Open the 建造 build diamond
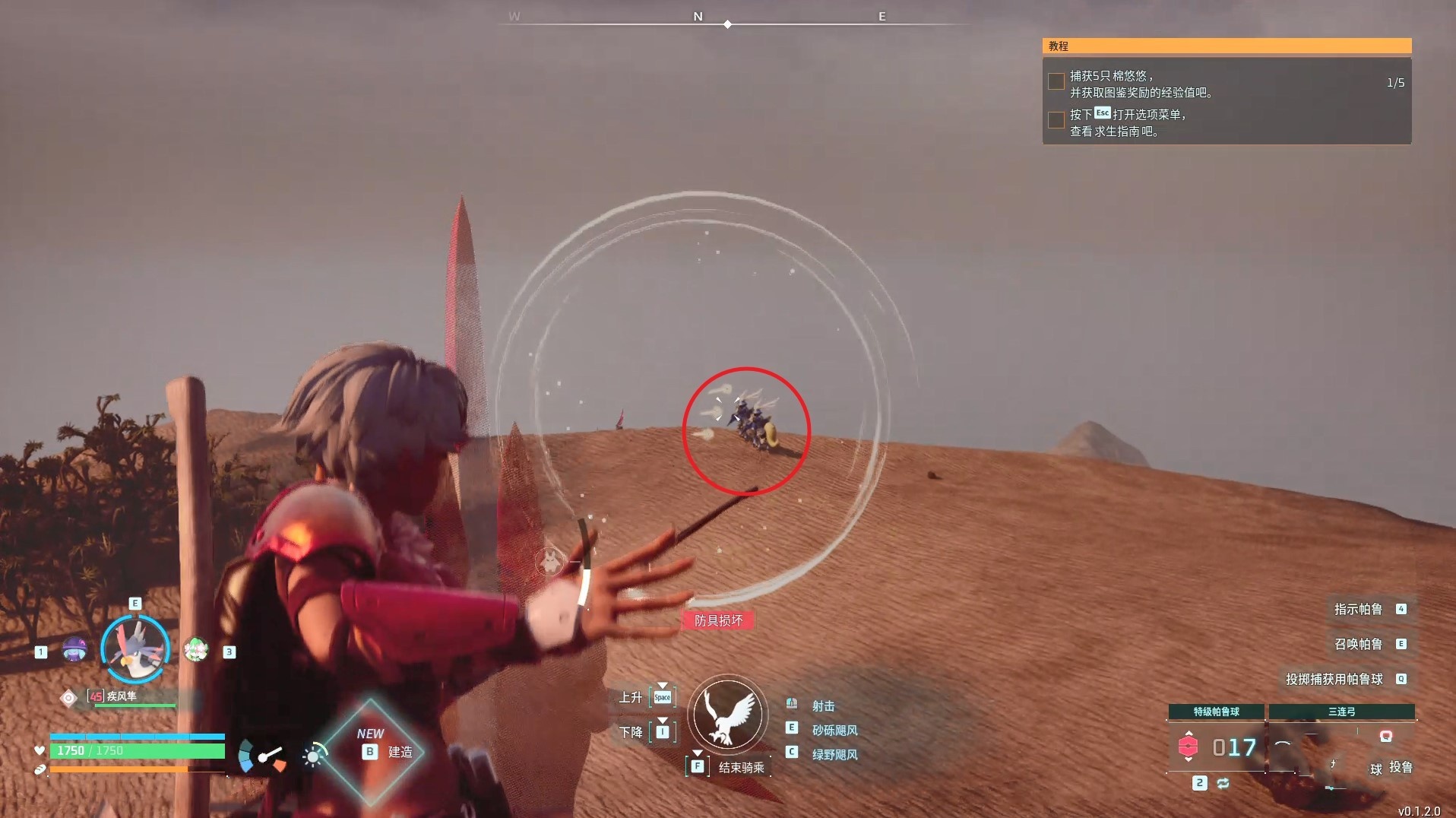 (371, 751)
